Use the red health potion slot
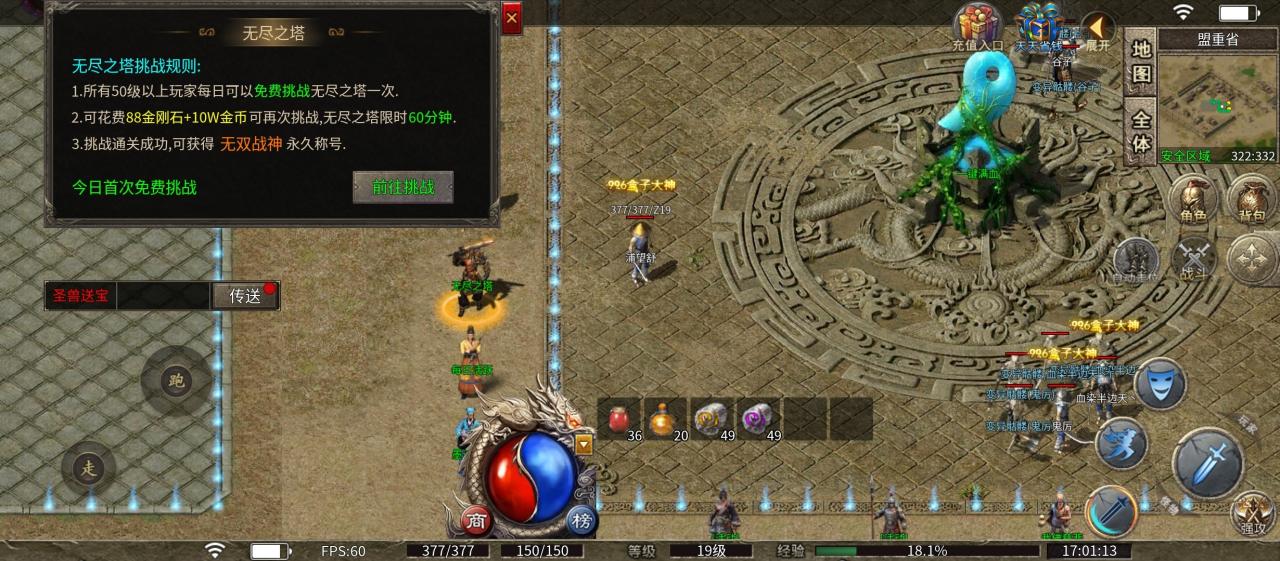 point(621,419)
